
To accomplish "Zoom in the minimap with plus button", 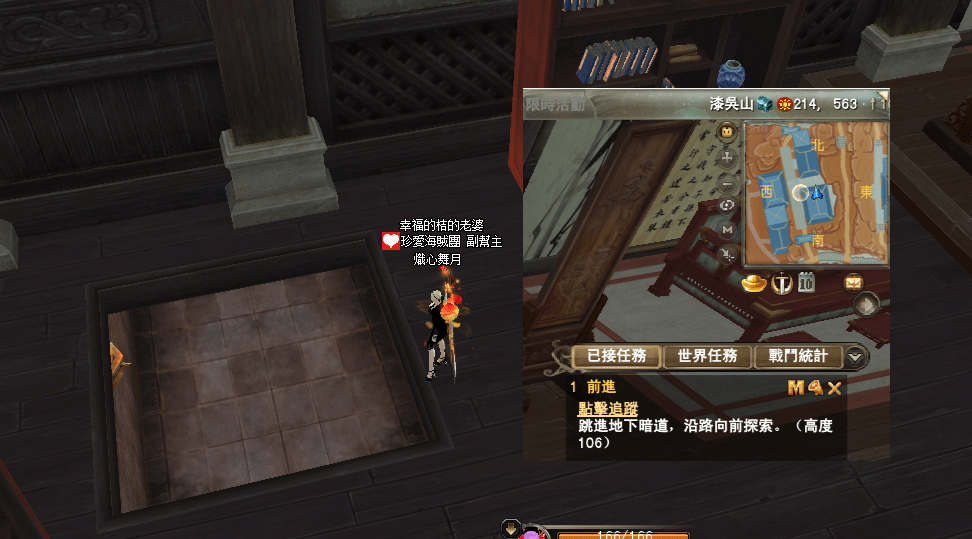I will point(728,157).
